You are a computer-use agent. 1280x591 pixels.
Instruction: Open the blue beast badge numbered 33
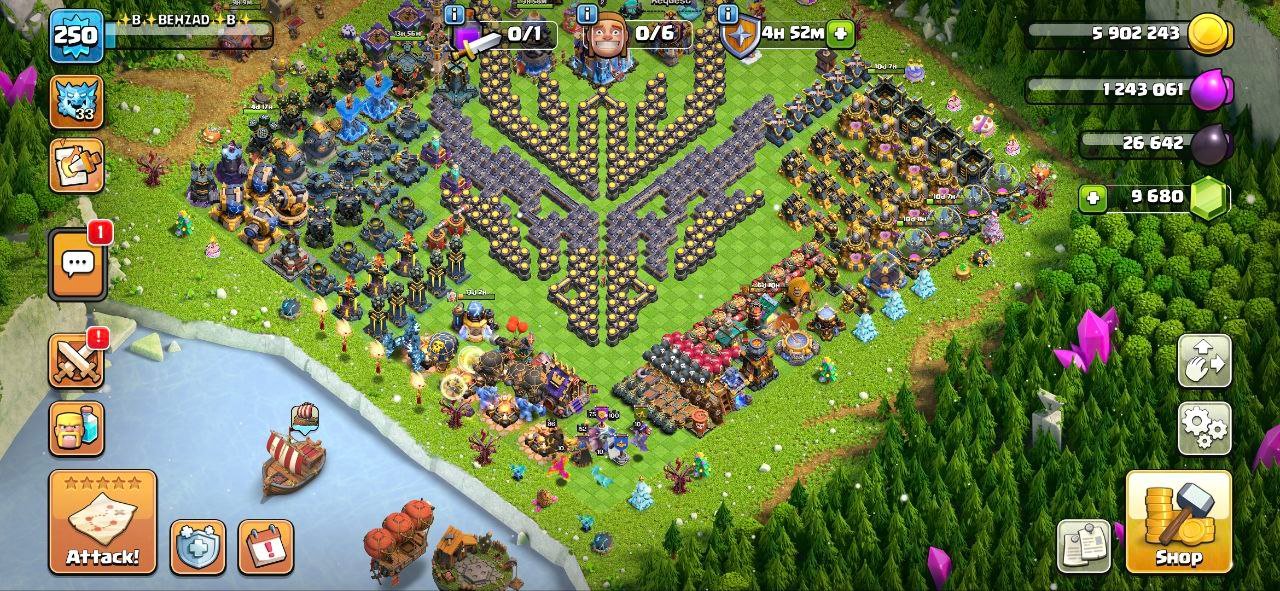[76, 102]
